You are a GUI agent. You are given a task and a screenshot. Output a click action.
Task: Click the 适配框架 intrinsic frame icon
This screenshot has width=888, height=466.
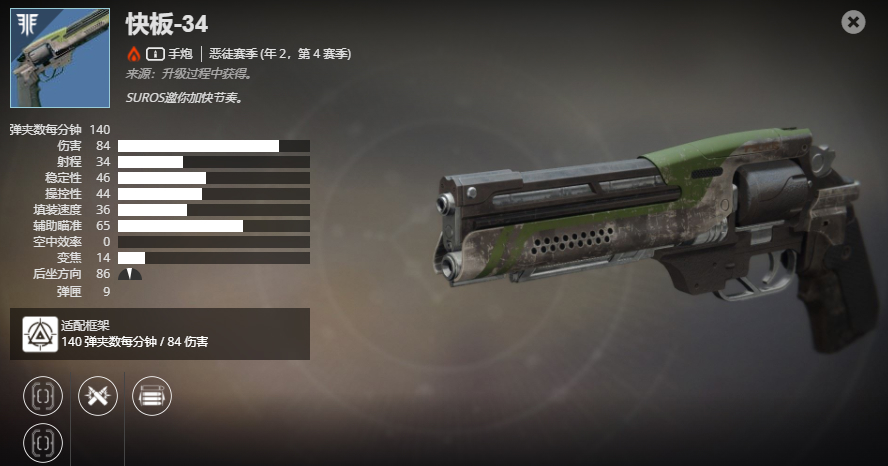click(40, 333)
